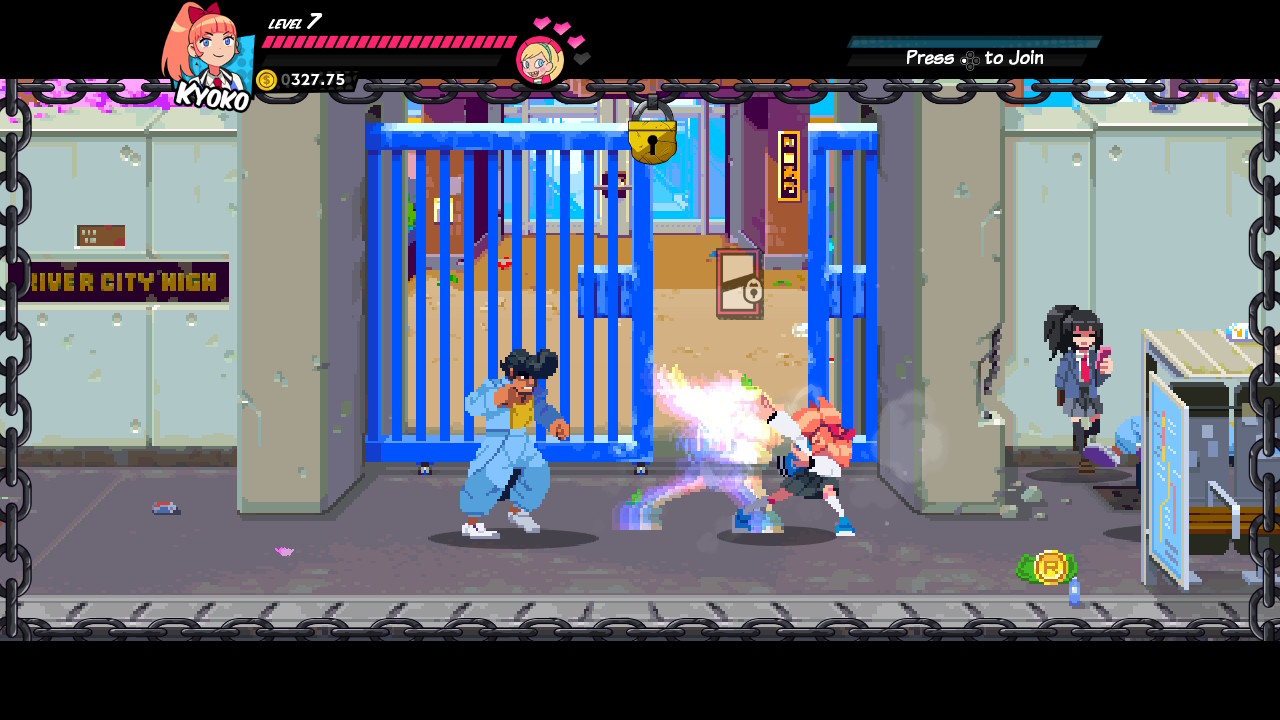
Task: Click Kyoko's character portrait
Action: click(x=205, y=52)
